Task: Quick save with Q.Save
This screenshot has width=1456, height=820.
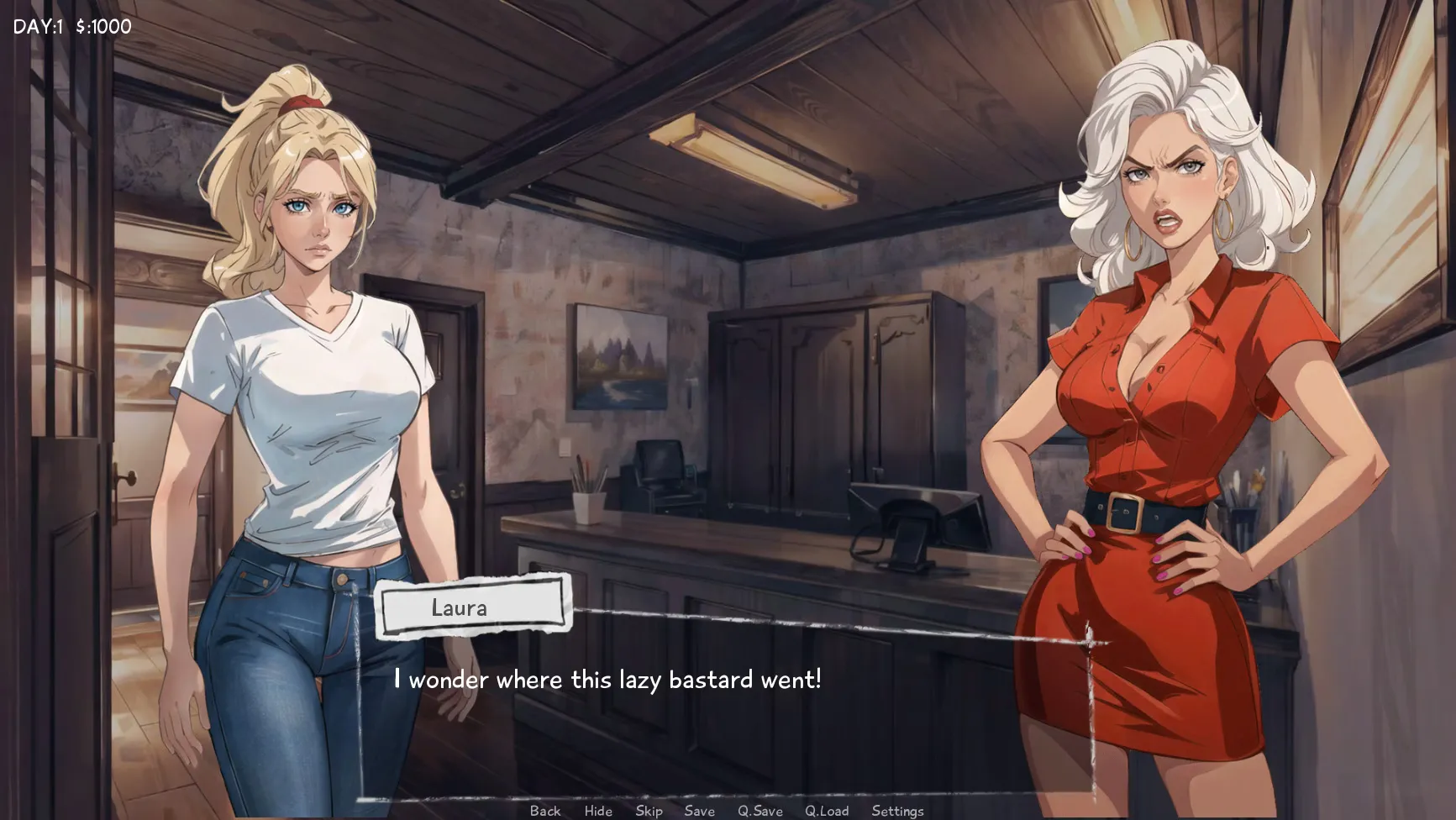Action: pyautogui.click(x=760, y=811)
